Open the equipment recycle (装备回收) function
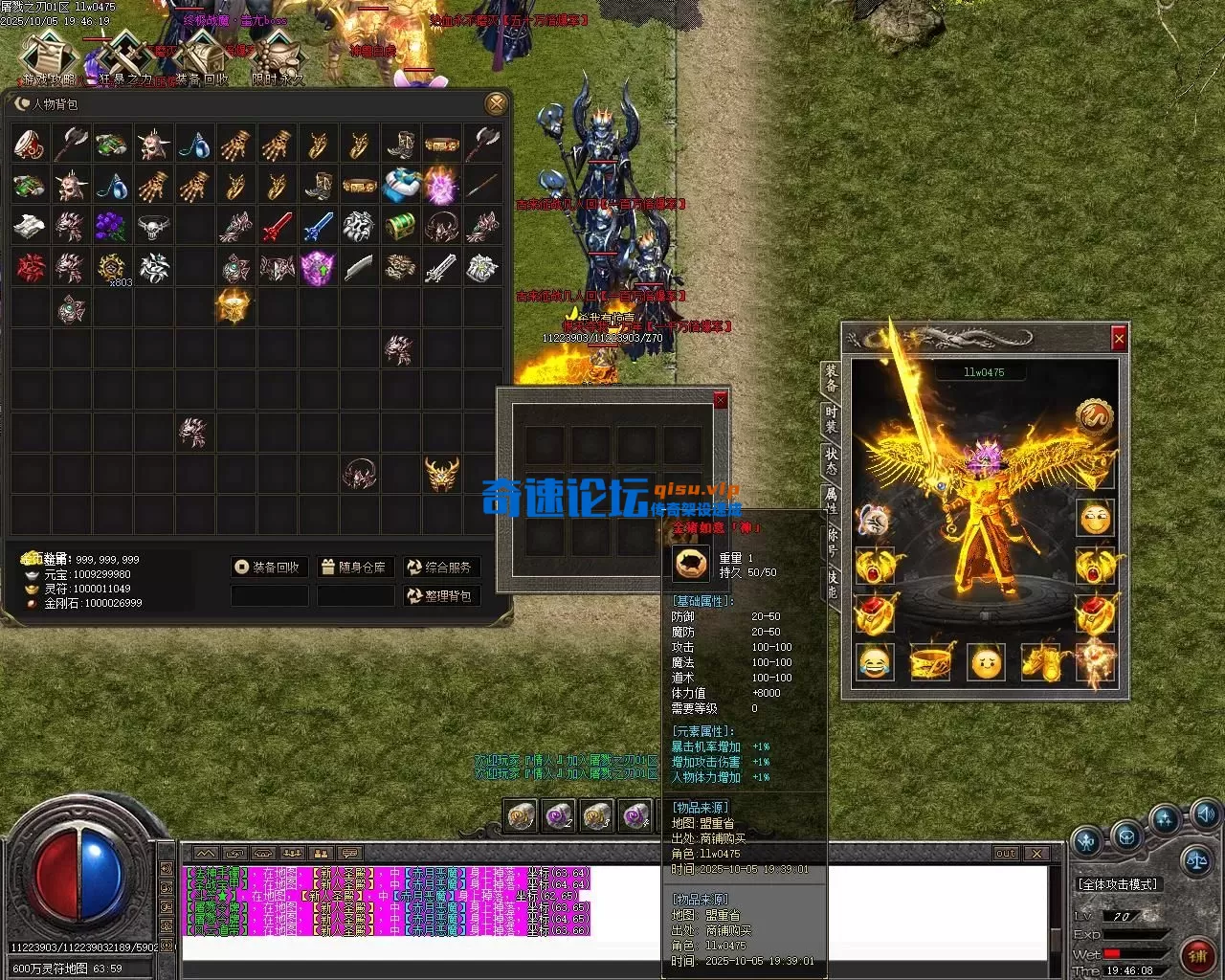The width and height of the screenshot is (1225, 980). (269, 568)
